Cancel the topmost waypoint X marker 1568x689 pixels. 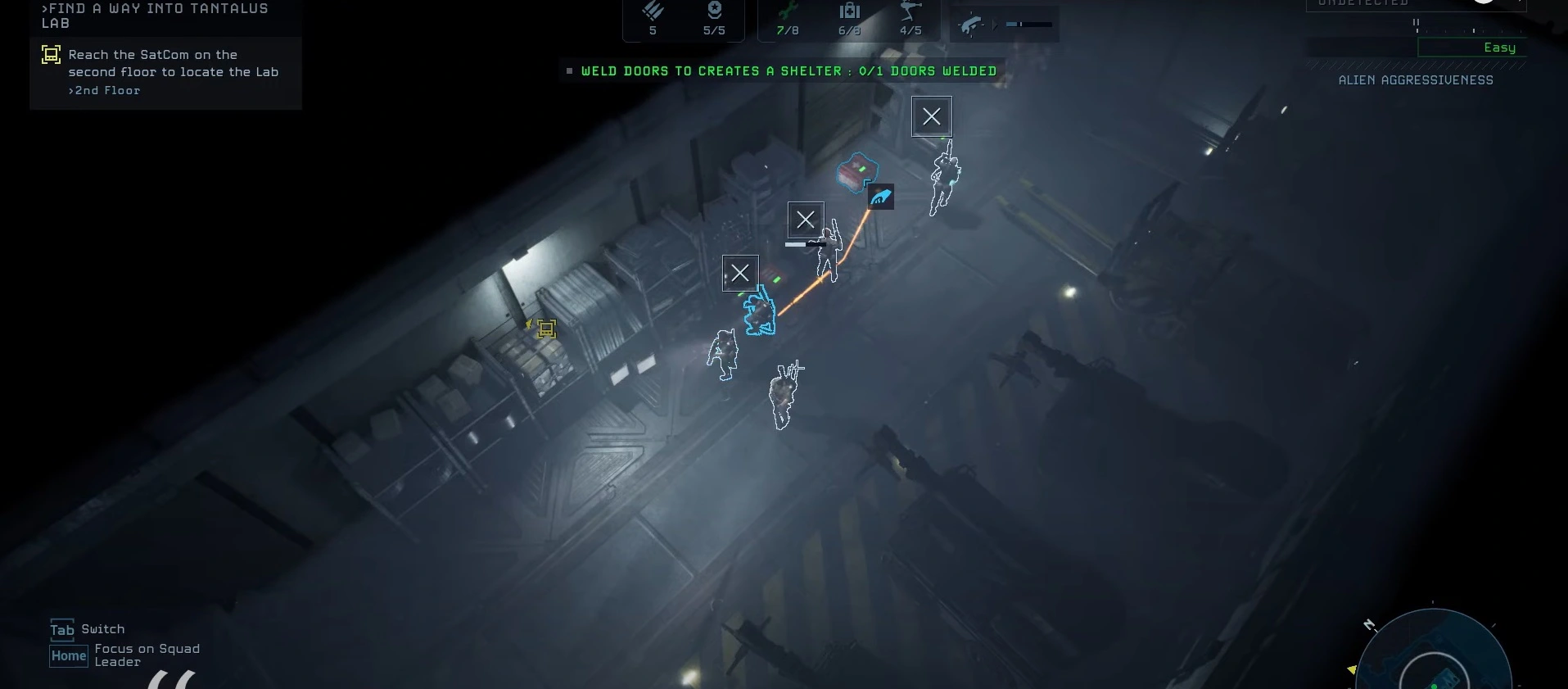tap(932, 116)
